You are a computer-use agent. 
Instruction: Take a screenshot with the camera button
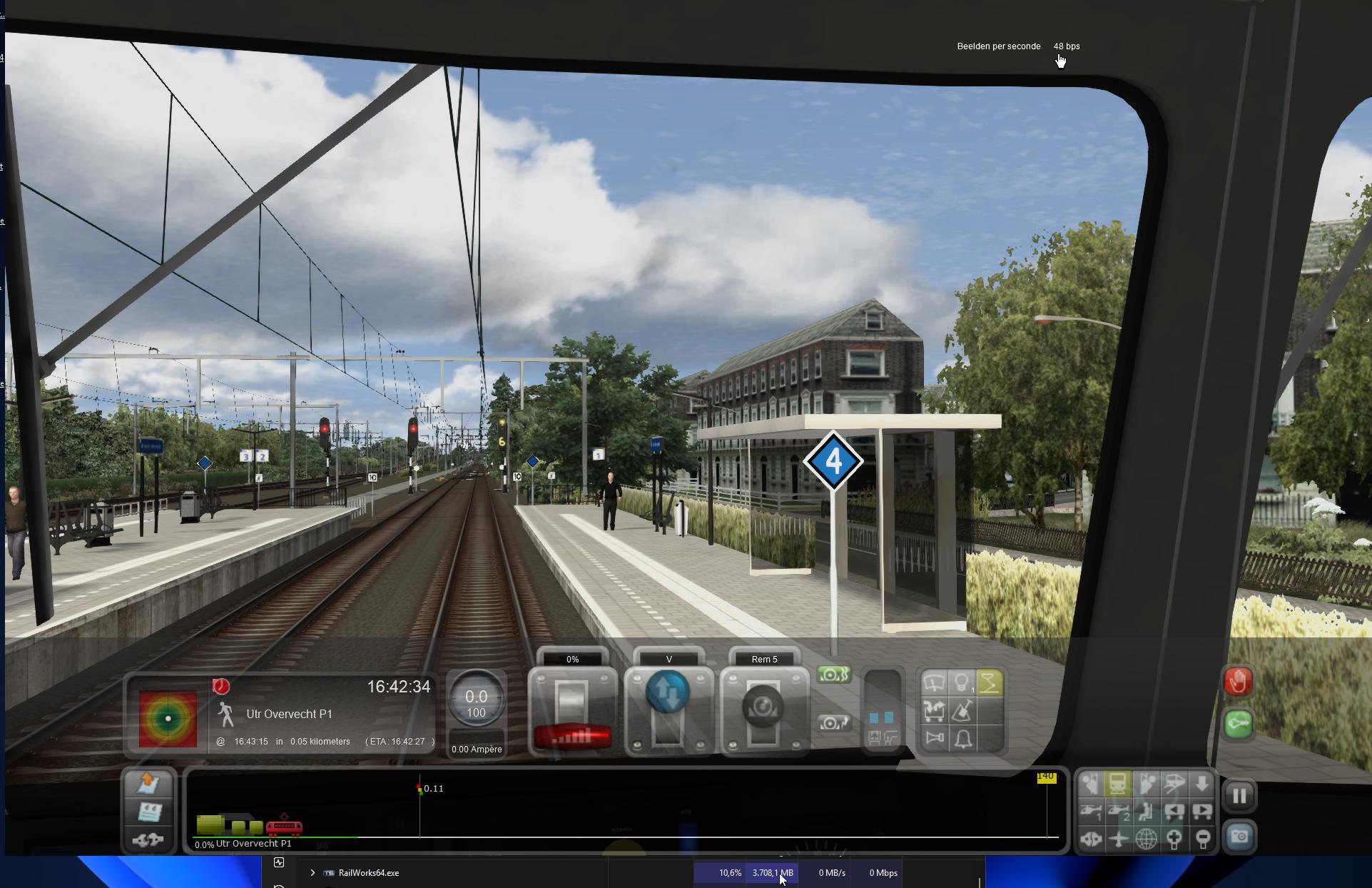point(1239,837)
